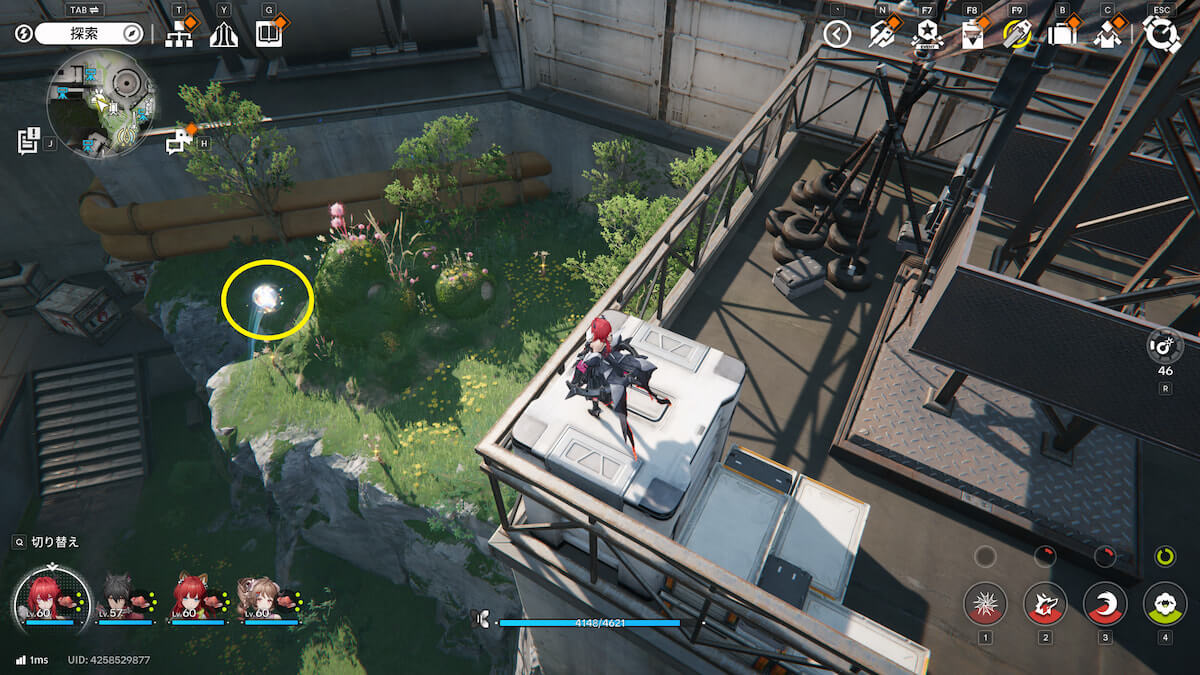Open the suitcase backpack icon

[1062, 35]
